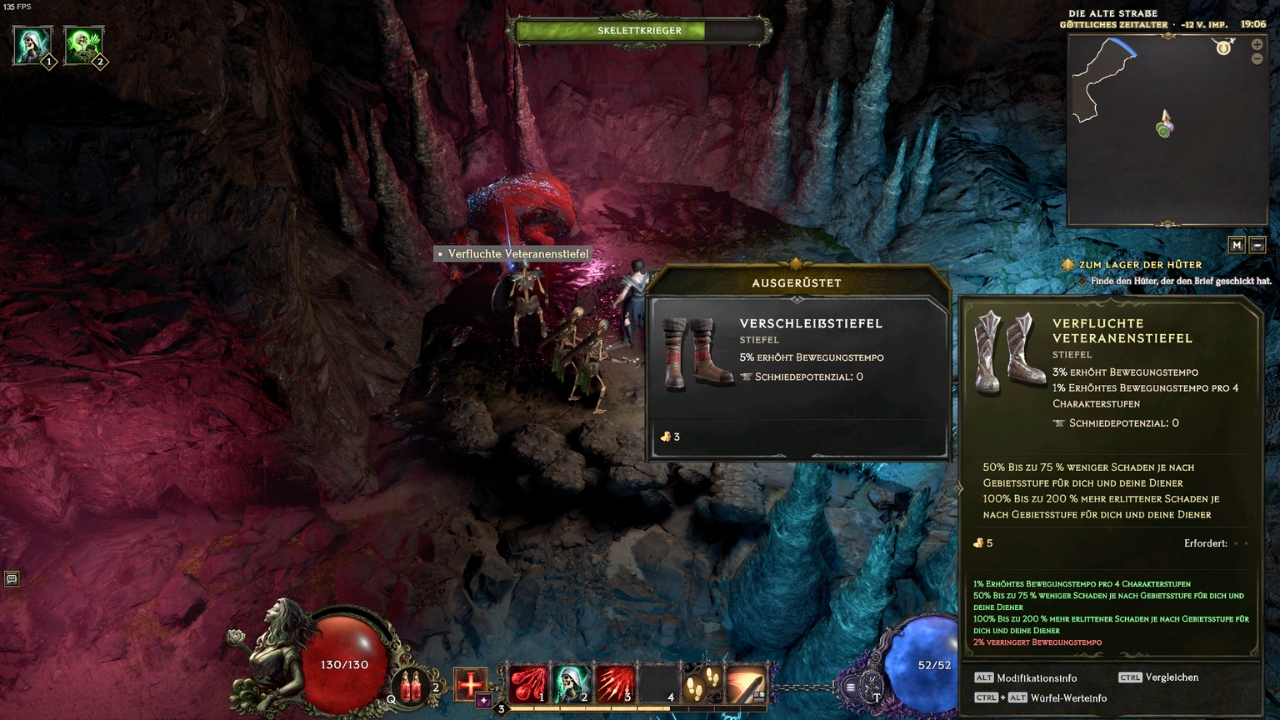Open the full map with M button
The height and width of the screenshot is (720, 1280).
tap(1237, 245)
